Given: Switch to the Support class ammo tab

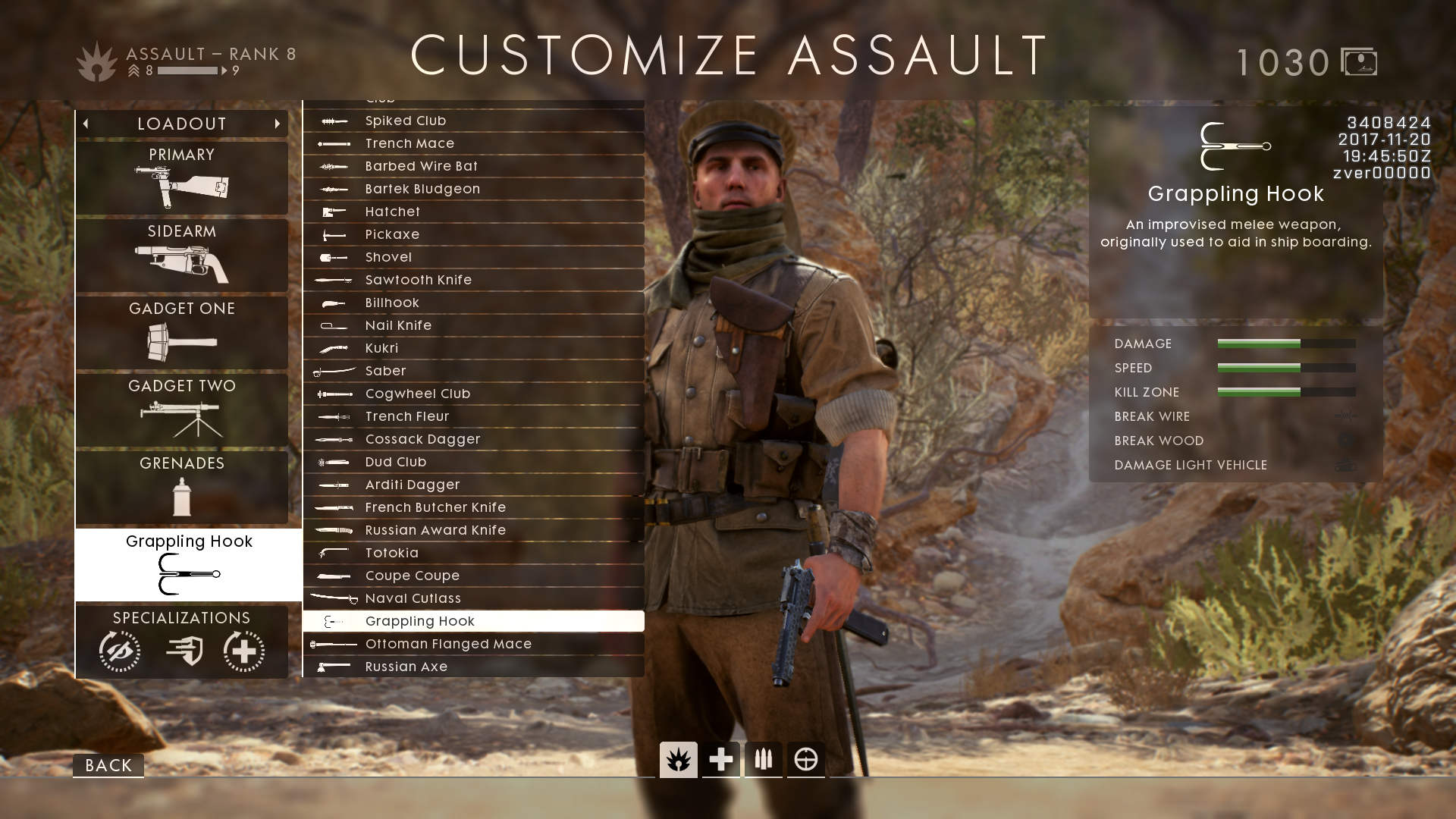Looking at the screenshot, I should 763,759.
